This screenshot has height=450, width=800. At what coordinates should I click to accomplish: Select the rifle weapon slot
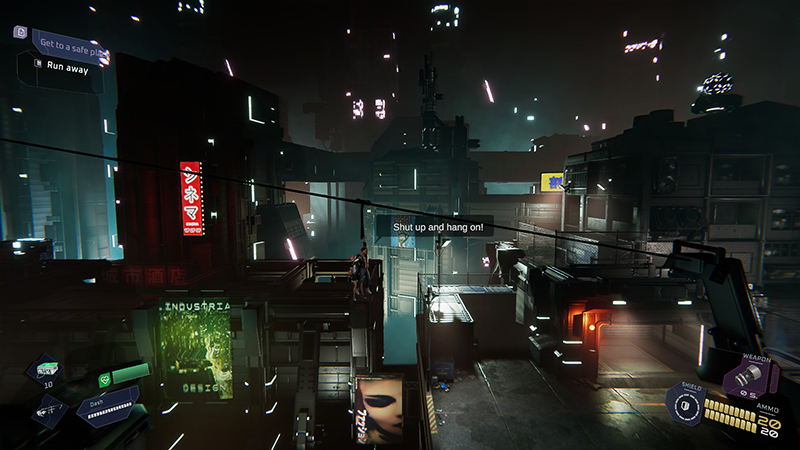pyautogui.click(x=50, y=409)
